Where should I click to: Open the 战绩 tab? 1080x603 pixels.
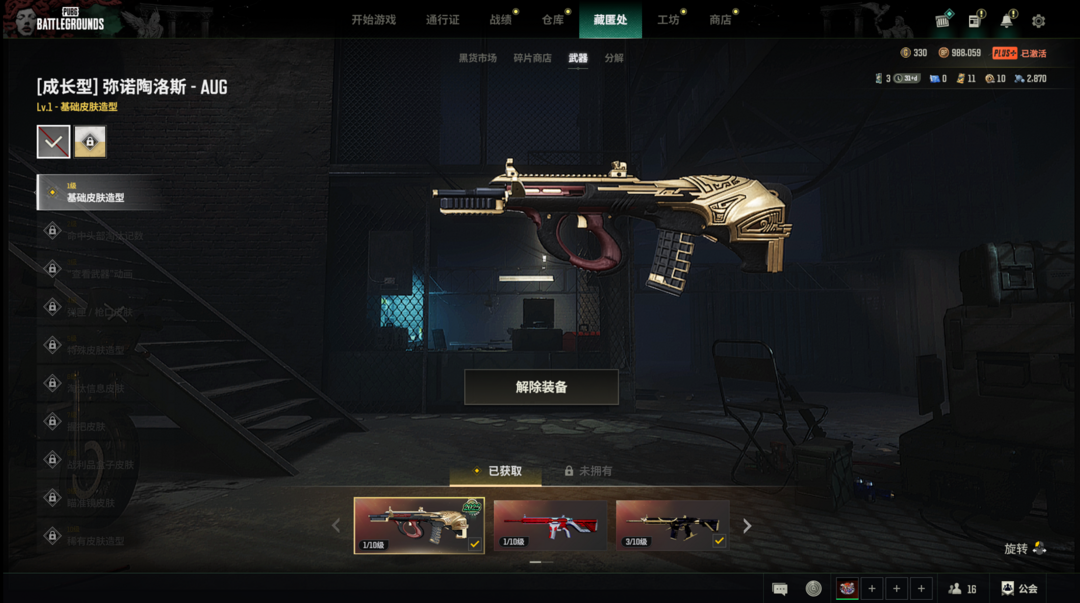point(500,20)
